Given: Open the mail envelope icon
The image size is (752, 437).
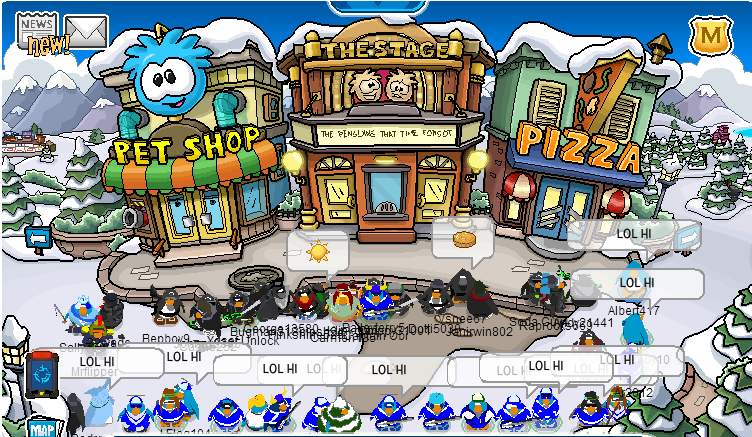Looking at the screenshot, I should tap(85, 33).
